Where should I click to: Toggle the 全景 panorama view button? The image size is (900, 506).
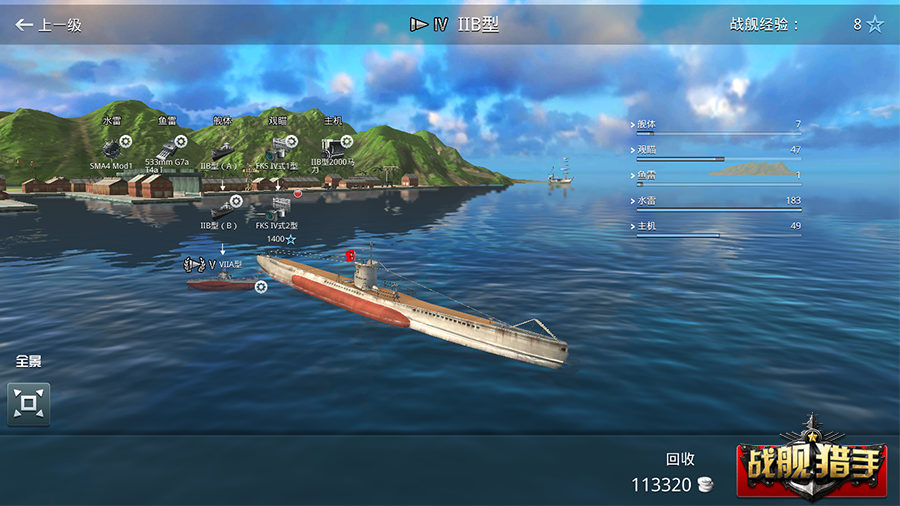point(29,404)
